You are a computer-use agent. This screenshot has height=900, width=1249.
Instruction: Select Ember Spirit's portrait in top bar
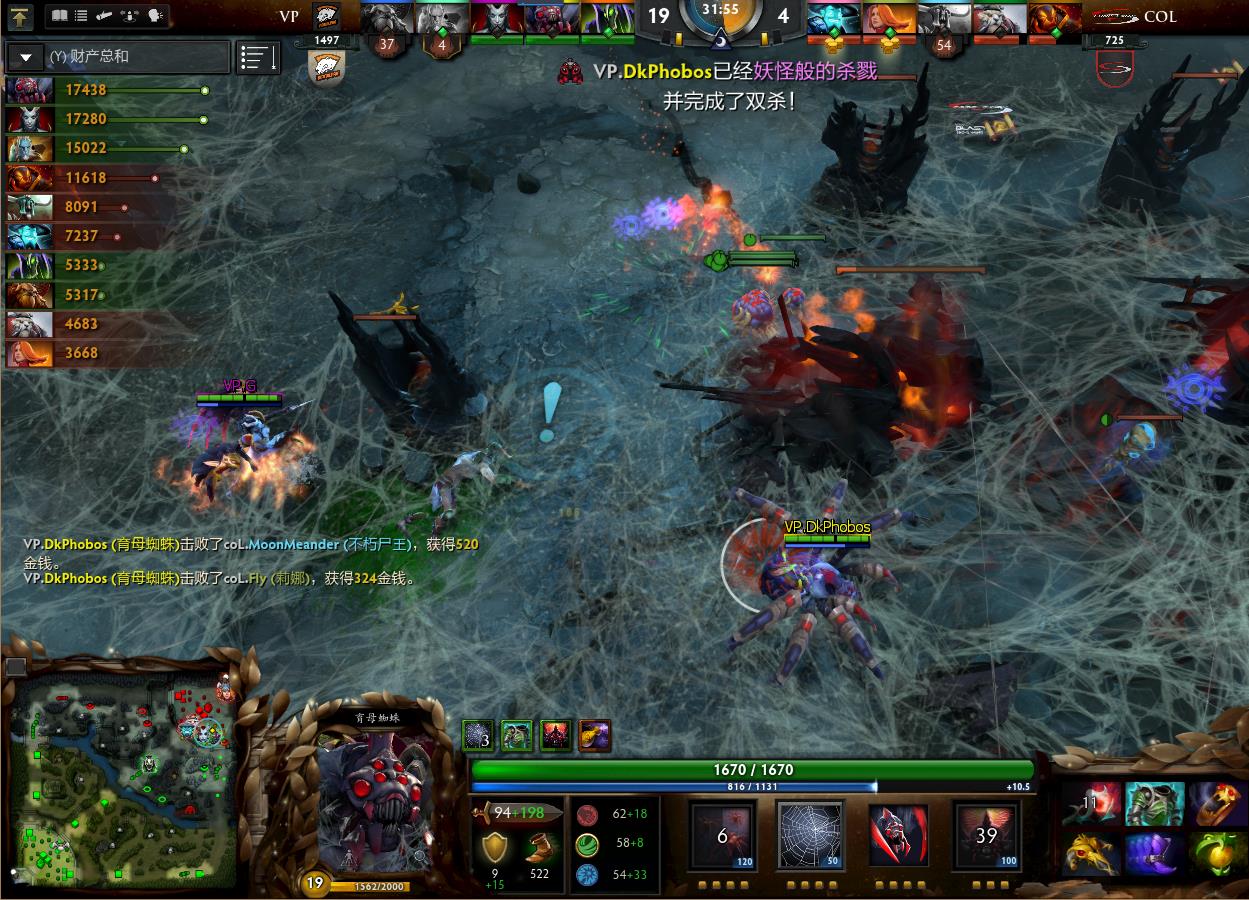tap(1055, 19)
